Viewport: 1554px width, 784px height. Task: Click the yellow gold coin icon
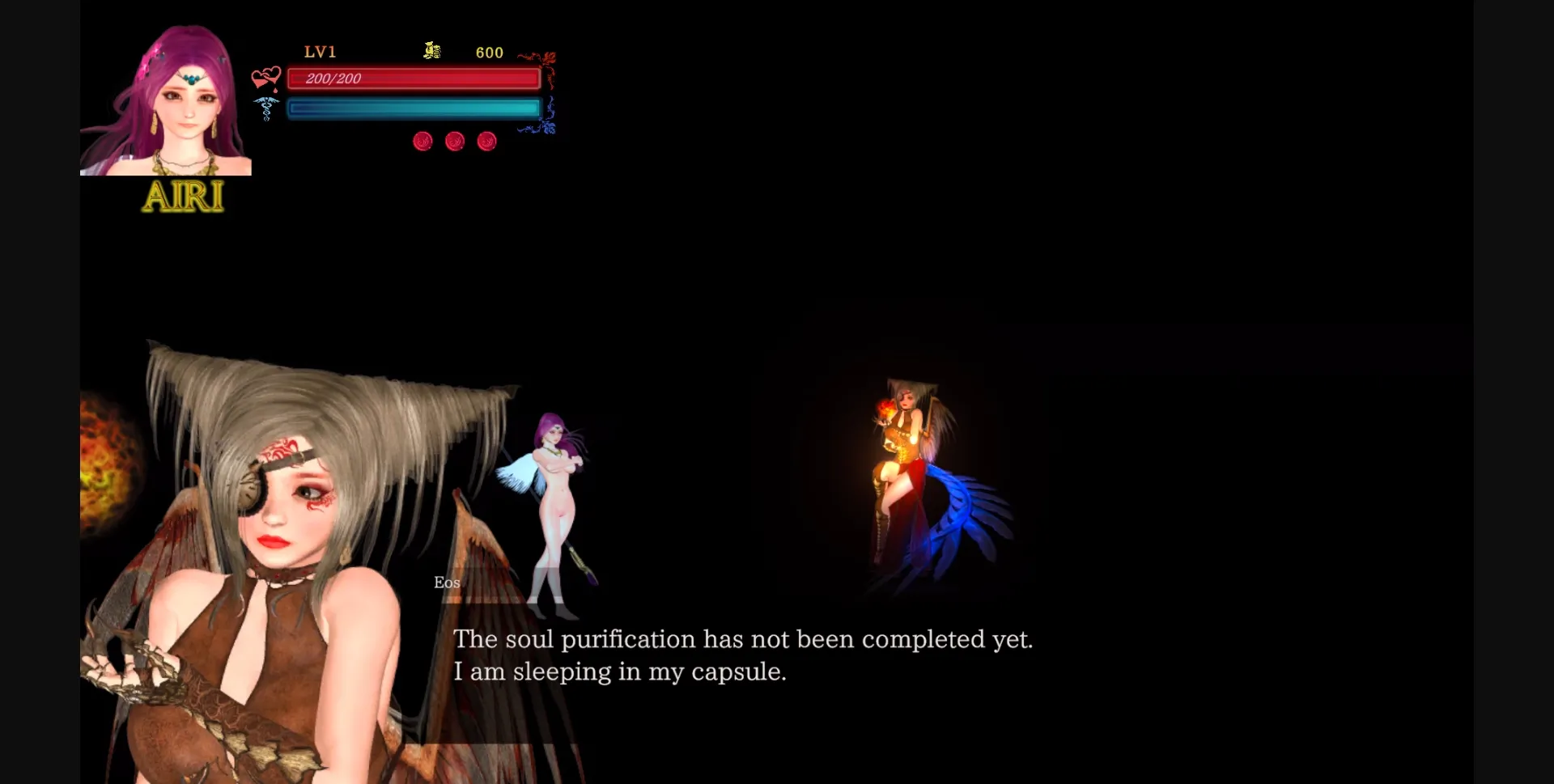pos(431,51)
